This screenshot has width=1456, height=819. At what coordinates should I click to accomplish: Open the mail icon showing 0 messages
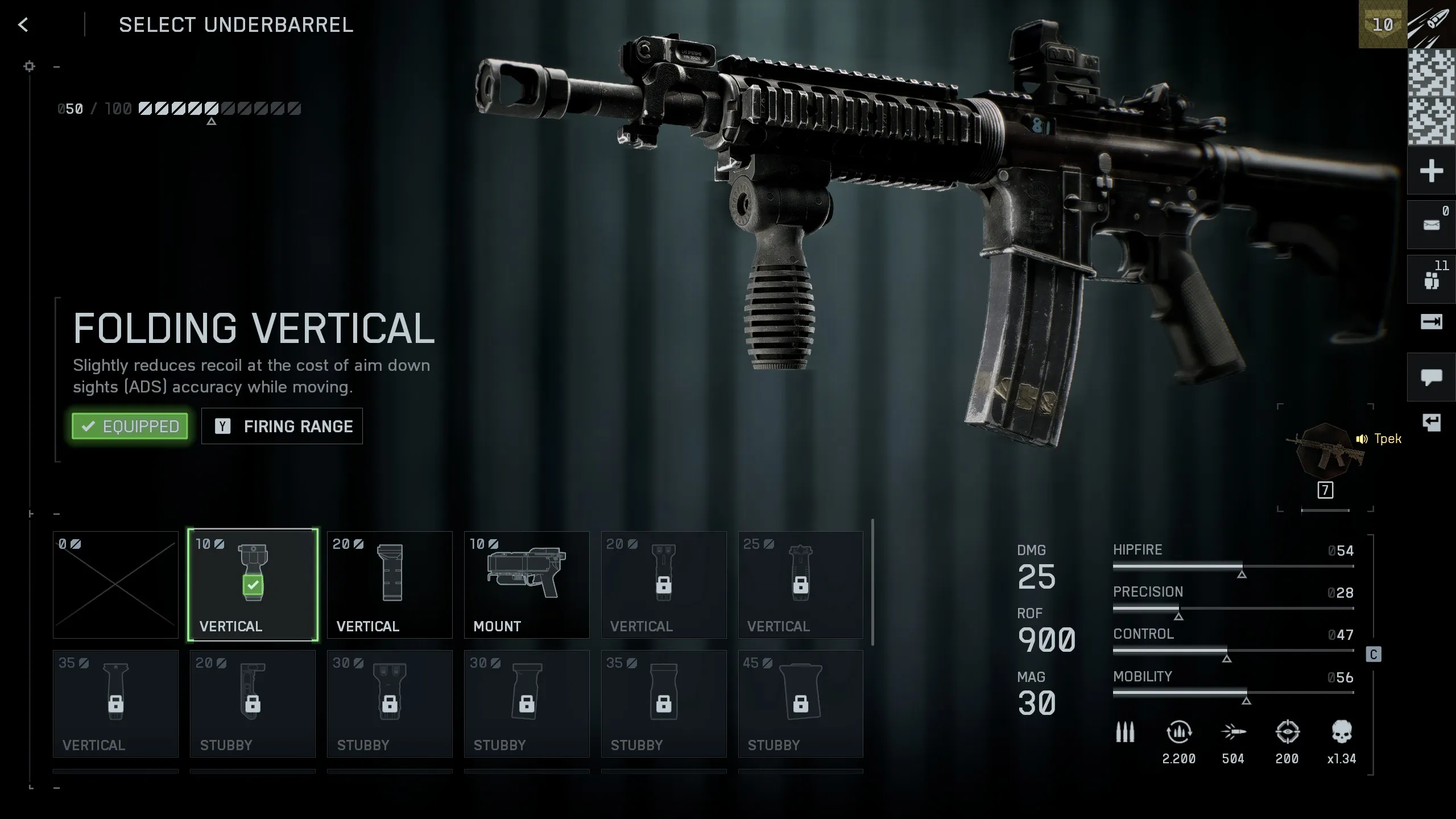click(1431, 223)
